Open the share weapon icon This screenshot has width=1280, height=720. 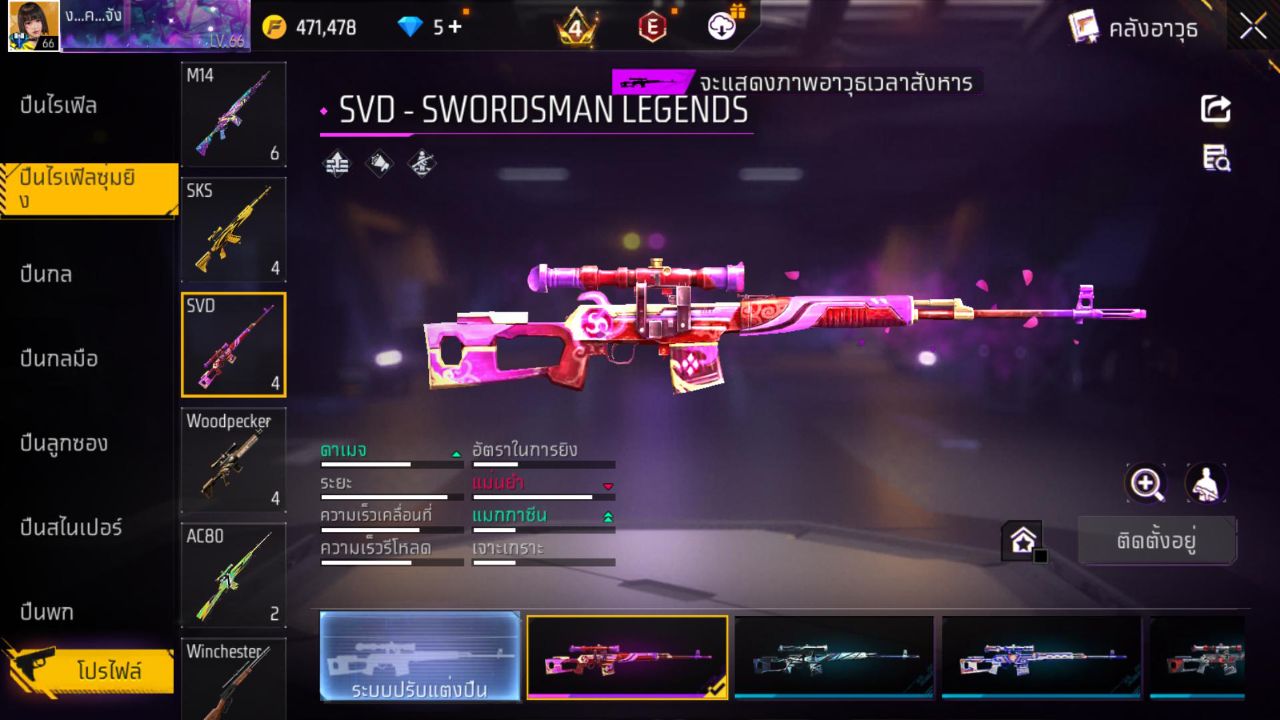click(x=1216, y=110)
